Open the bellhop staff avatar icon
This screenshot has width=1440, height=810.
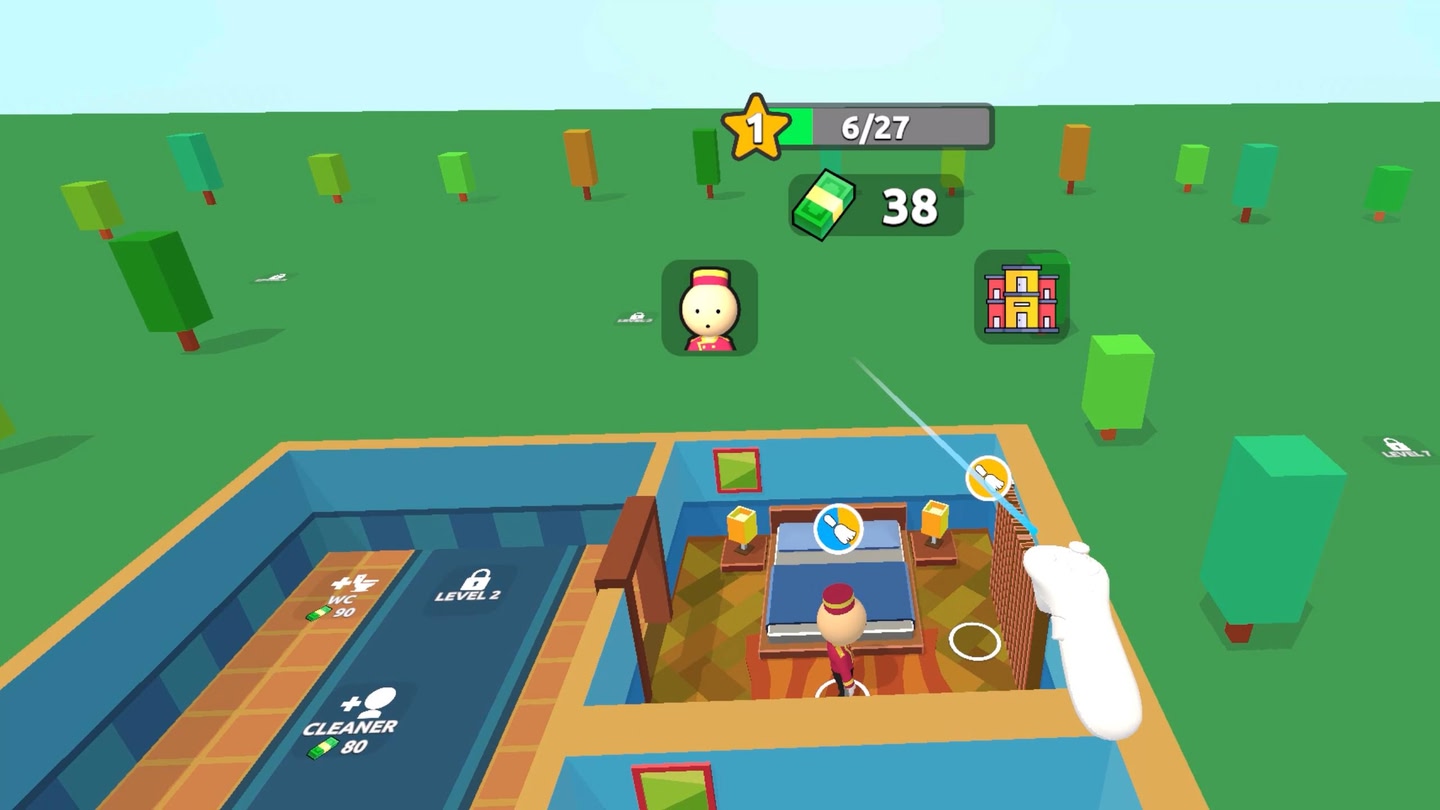click(x=711, y=309)
